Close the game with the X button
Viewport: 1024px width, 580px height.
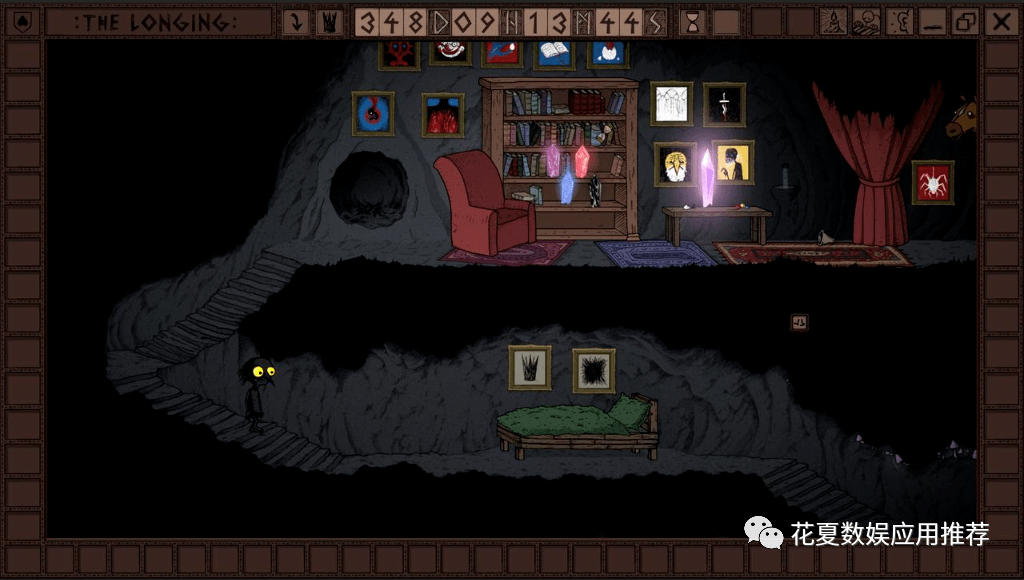point(999,21)
